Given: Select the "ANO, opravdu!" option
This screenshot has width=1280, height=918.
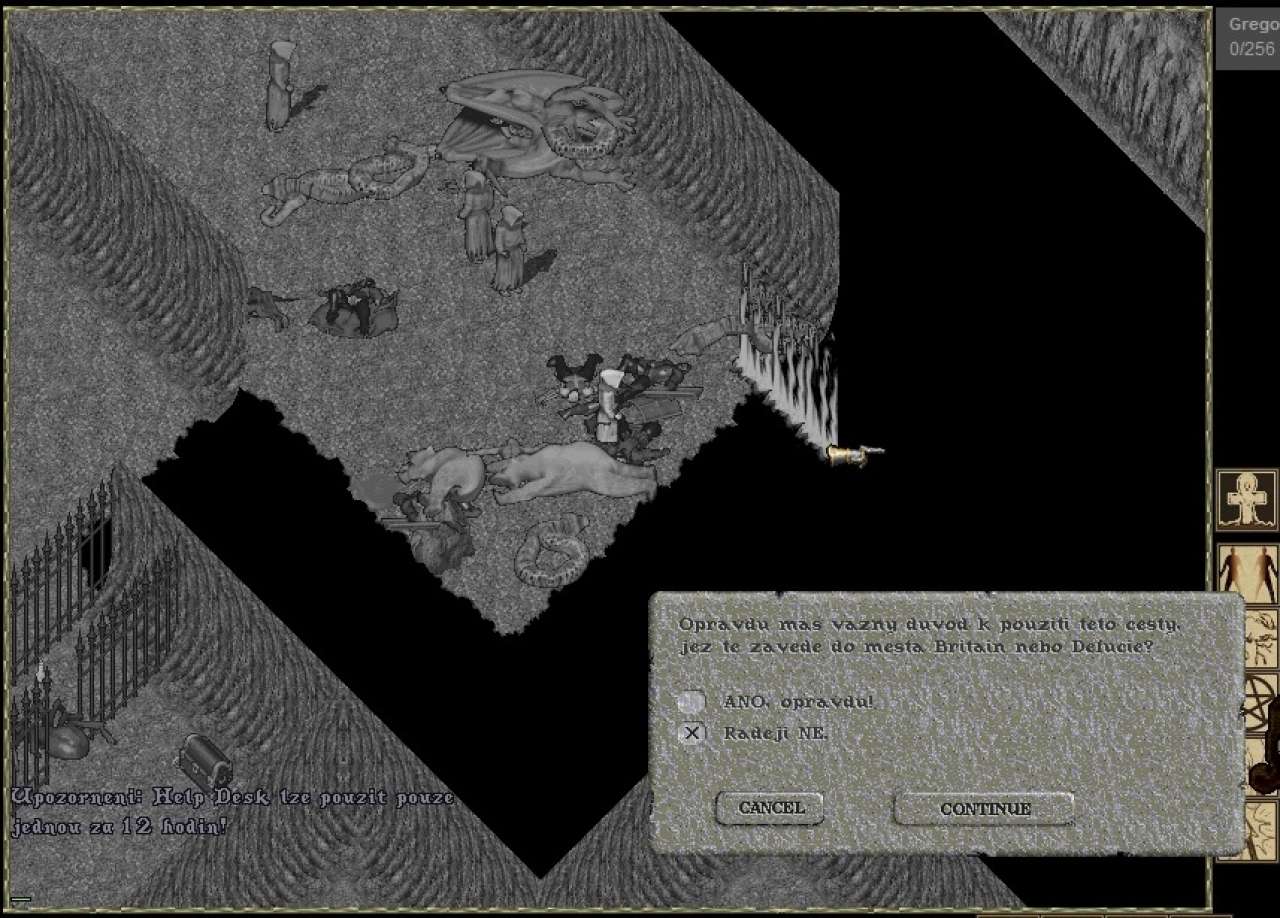Looking at the screenshot, I should coord(691,702).
